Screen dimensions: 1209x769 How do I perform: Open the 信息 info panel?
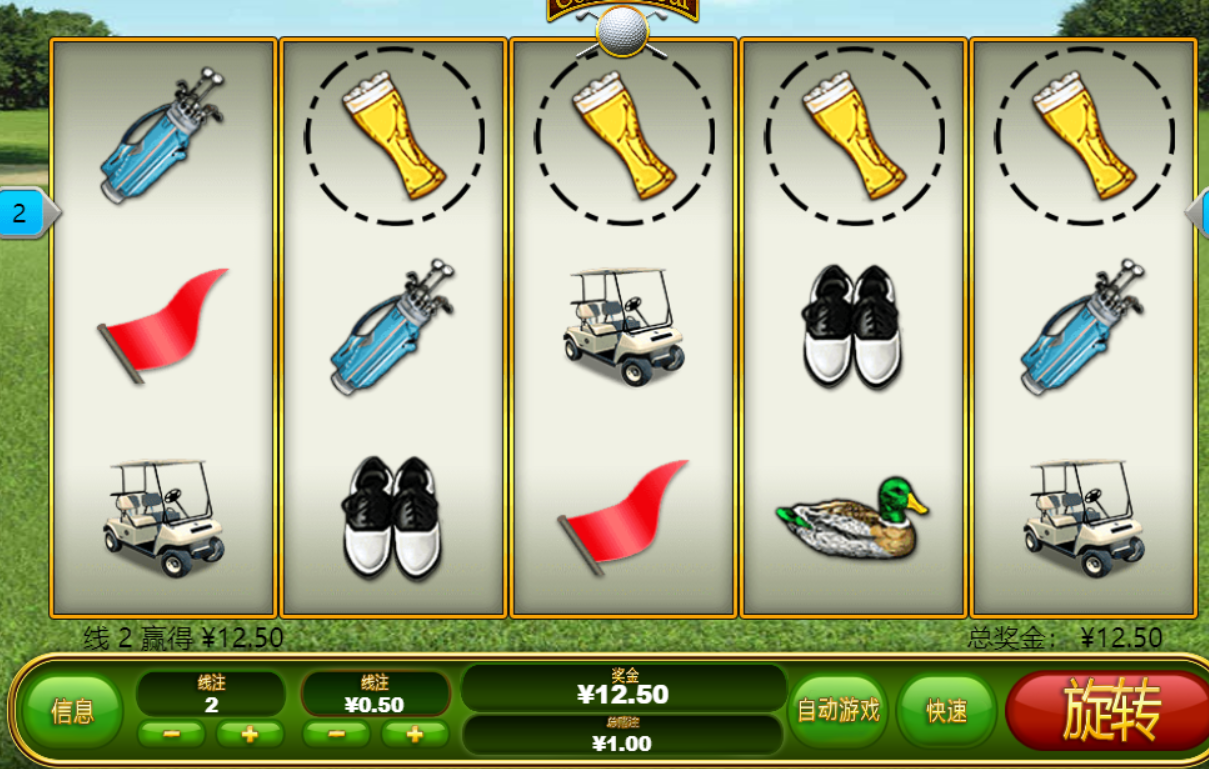(73, 711)
